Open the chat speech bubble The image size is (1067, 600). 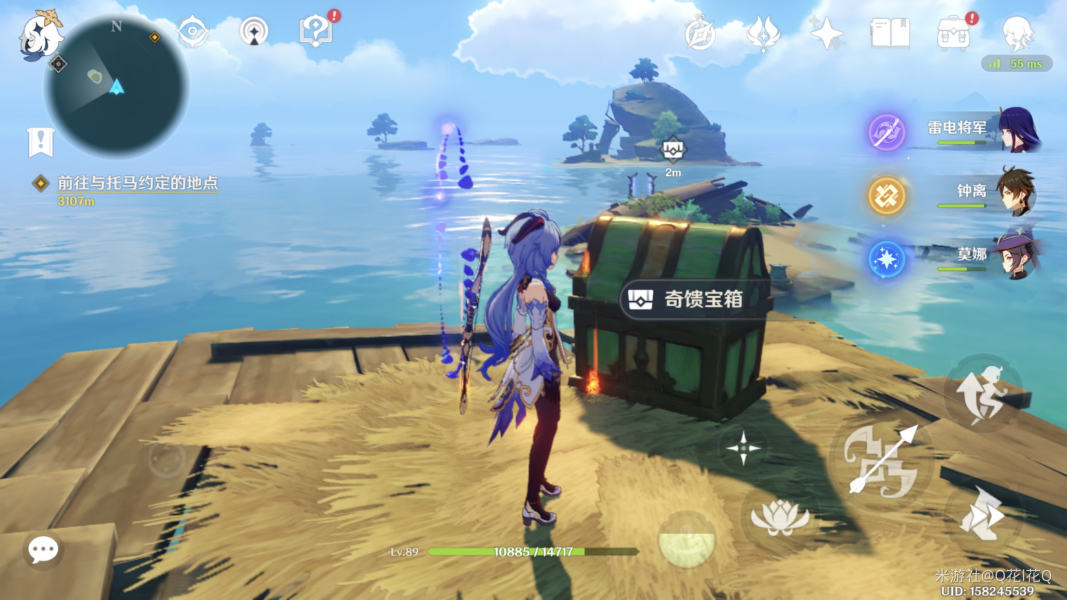click(x=42, y=549)
